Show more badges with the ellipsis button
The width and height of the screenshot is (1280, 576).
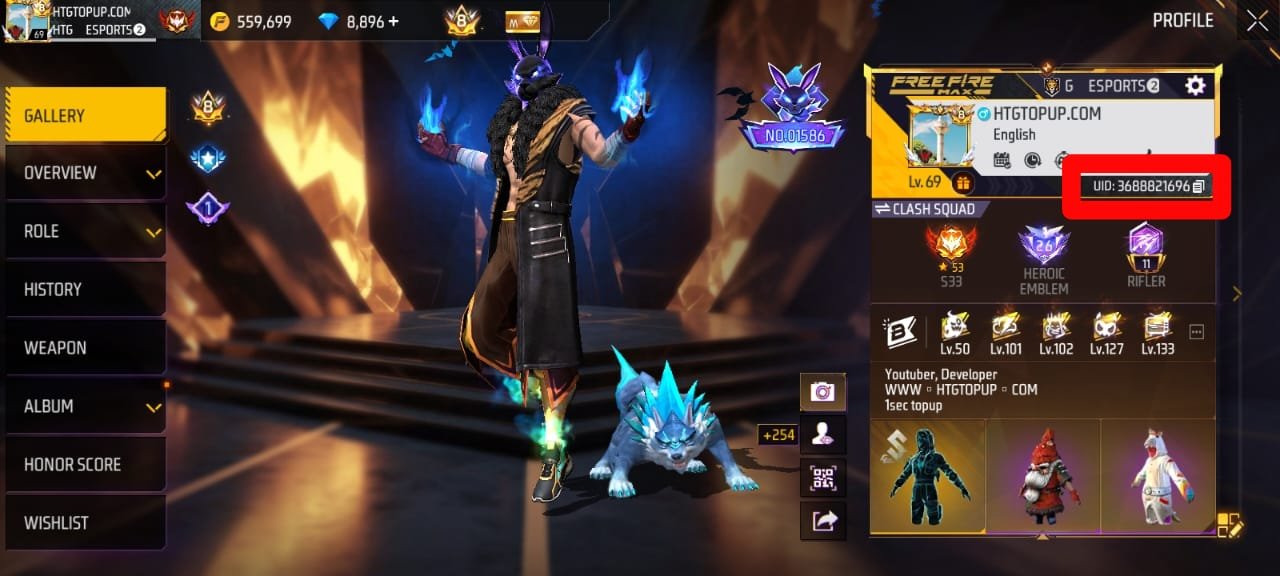click(1196, 331)
